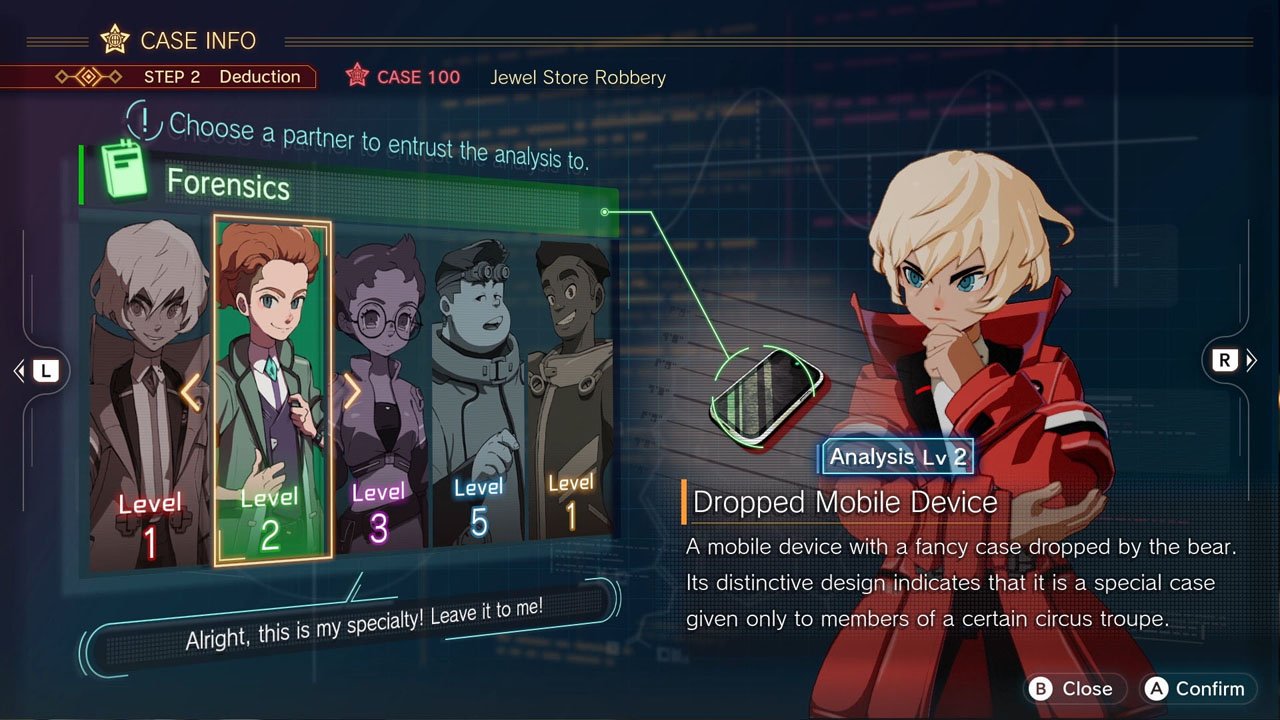Choose the red-haired Level 2 forensics partner
The width and height of the screenshot is (1280, 720).
271,390
